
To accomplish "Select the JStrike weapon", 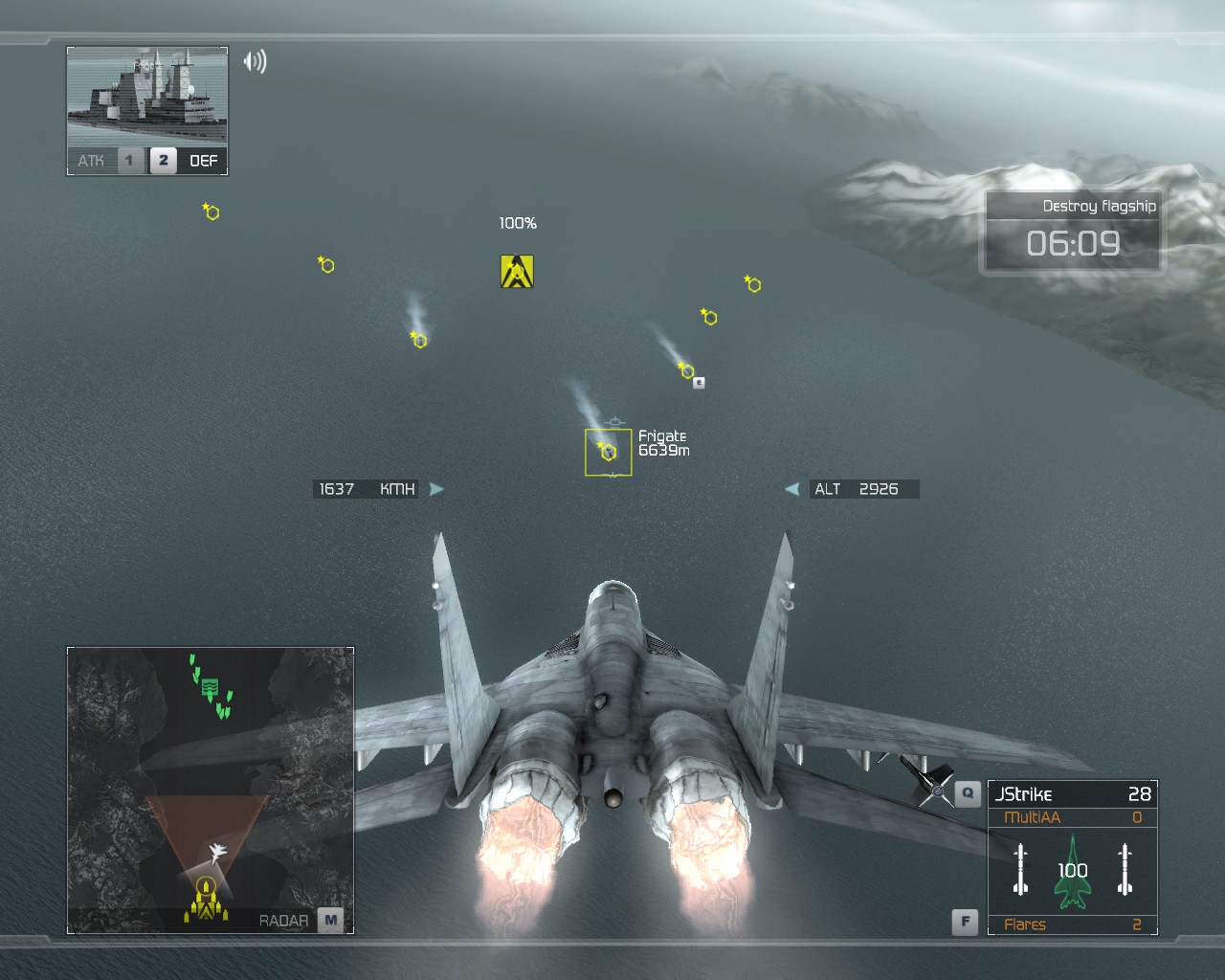I will pos(1072,794).
